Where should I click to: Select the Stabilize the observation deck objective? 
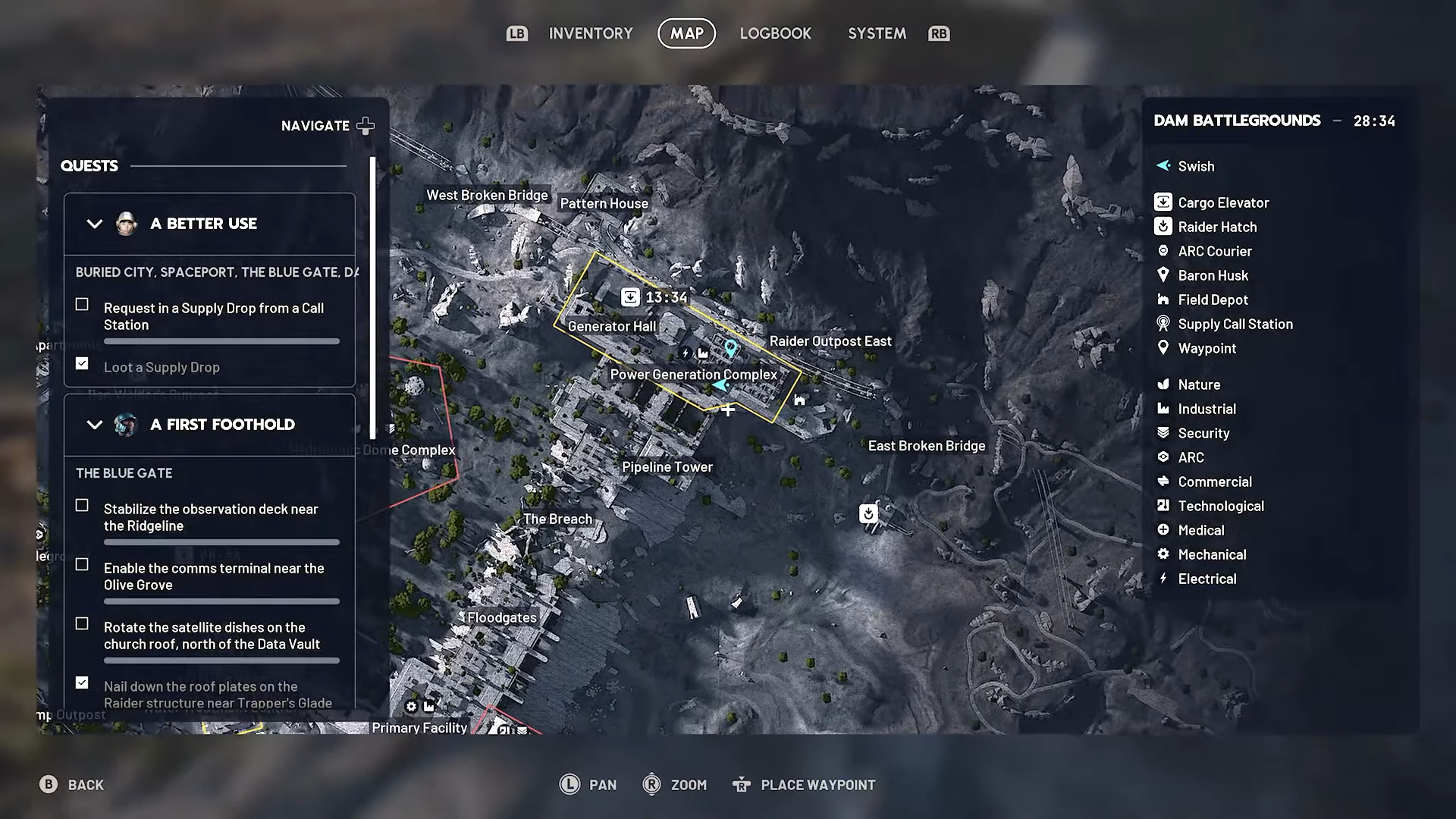[210, 517]
